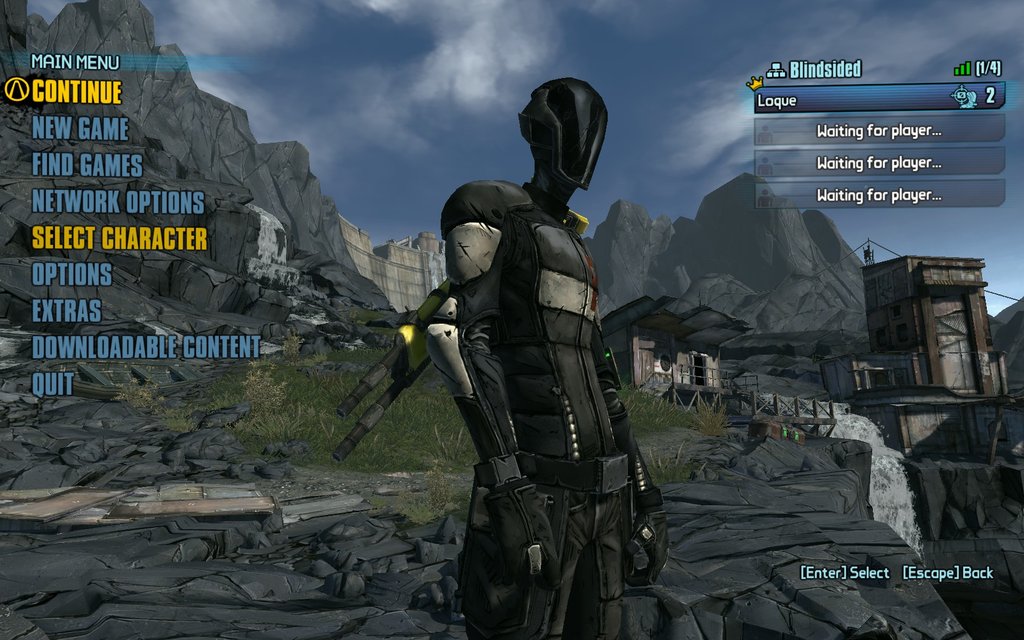Start a New Game
Screen dimensions: 1024x640
[x=80, y=129]
